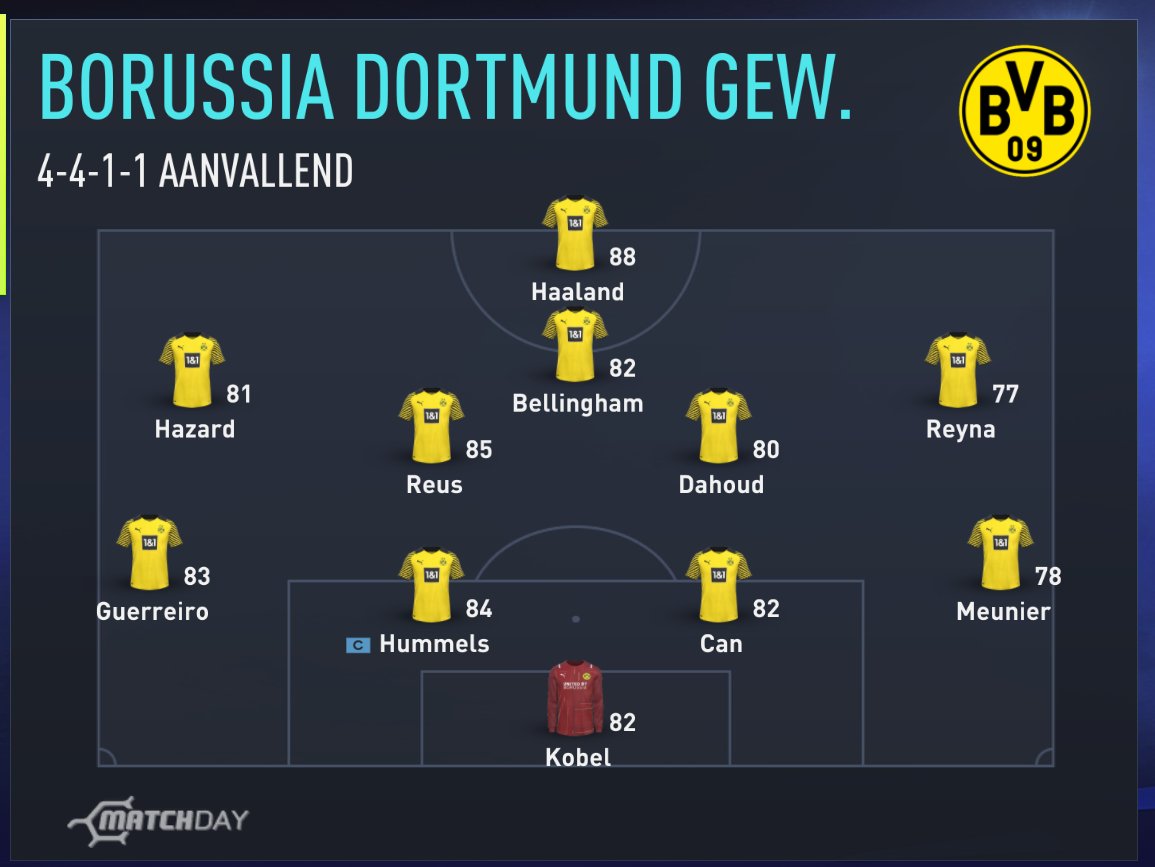
Task: Select Dahoud's player shirt
Action: click(718, 426)
